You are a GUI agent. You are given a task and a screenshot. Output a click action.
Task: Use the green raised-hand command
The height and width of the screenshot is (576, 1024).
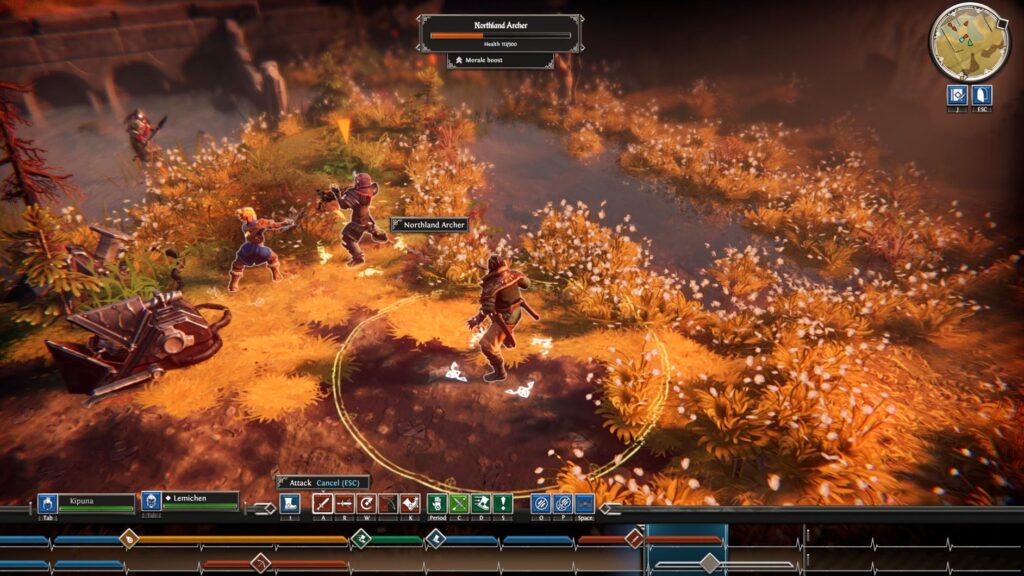437,504
